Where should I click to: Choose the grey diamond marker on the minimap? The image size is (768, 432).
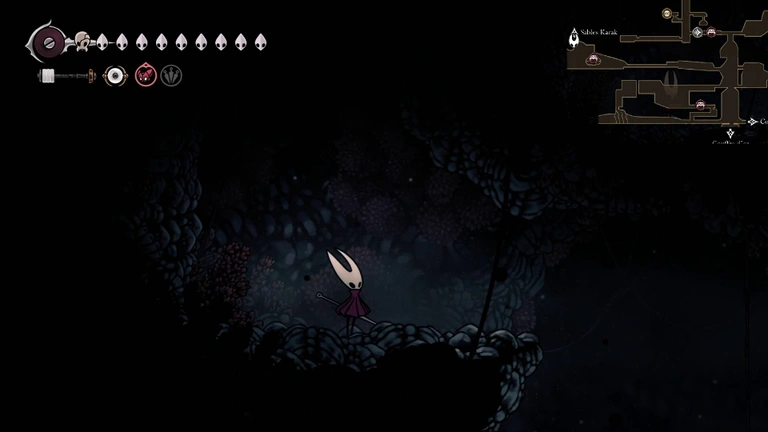698,32
